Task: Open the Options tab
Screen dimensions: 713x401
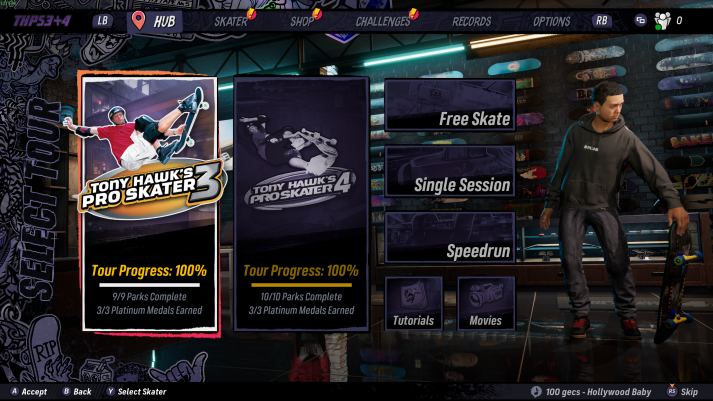Action: point(551,21)
